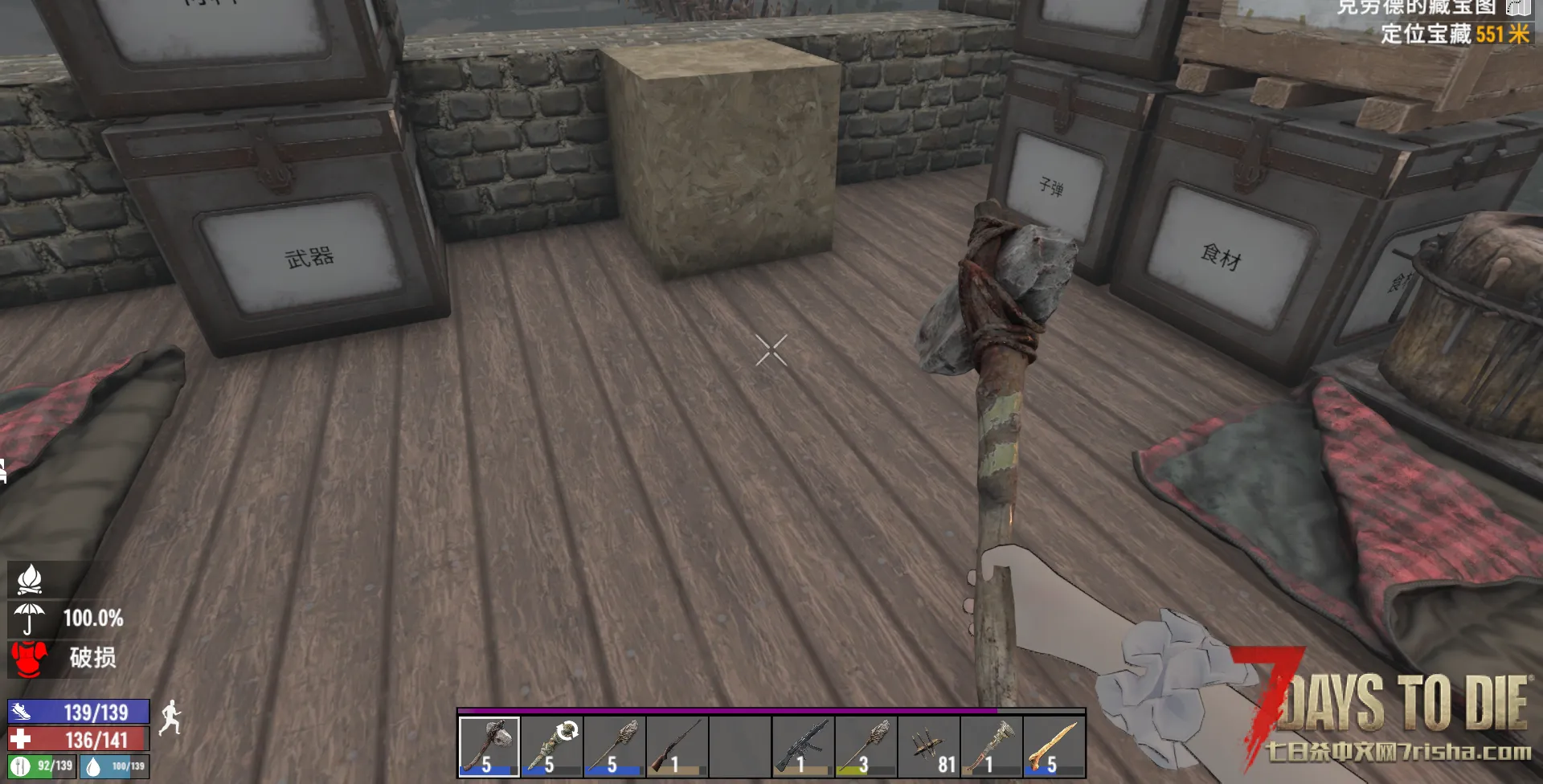The width and height of the screenshot is (1543, 784).
Task: Select the bone knife hotbar slot
Action: [x=1054, y=746]
